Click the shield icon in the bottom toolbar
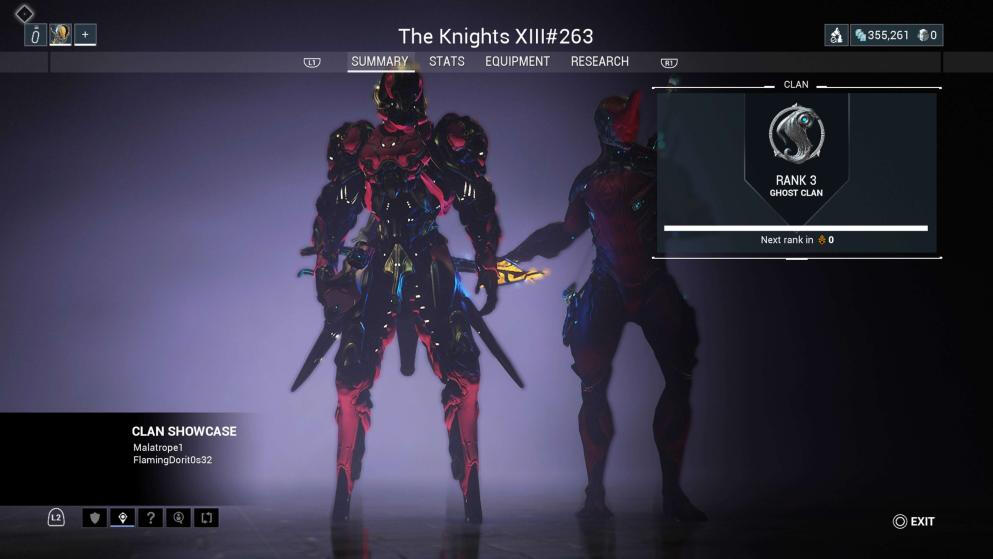993x559 pixels. point(96,518)
